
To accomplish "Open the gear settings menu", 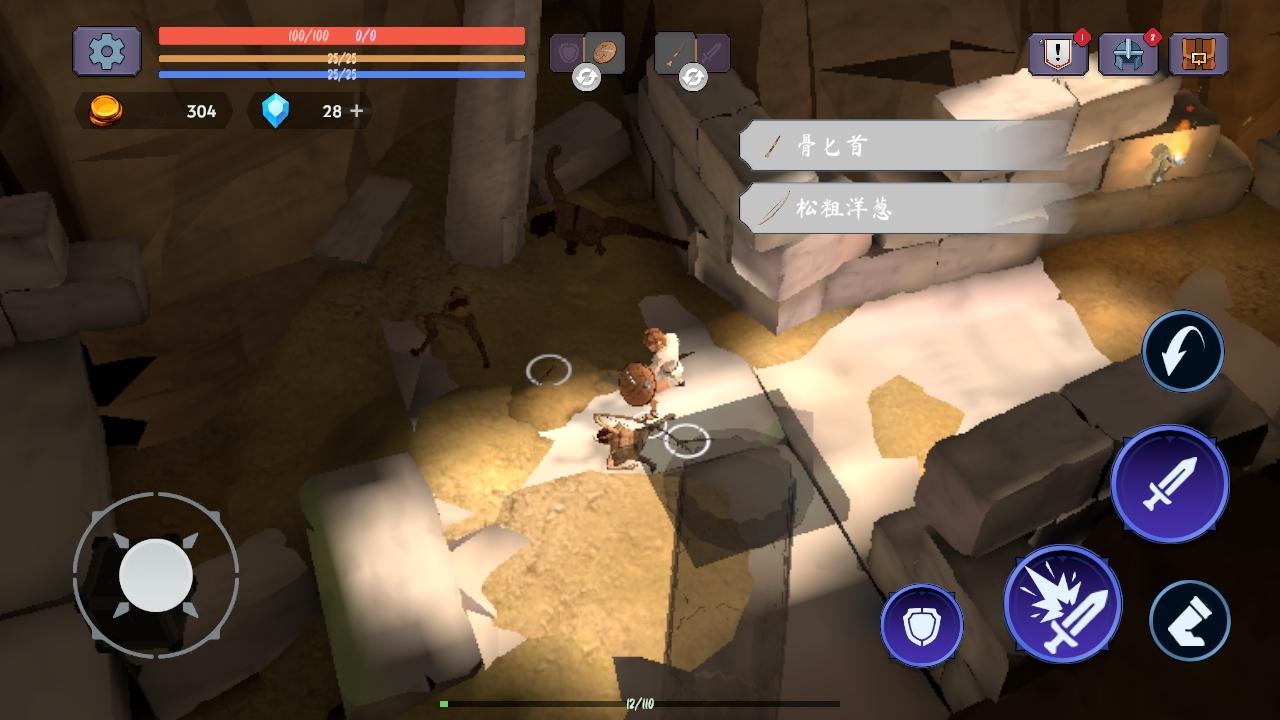I will click(x=106, y=51).
